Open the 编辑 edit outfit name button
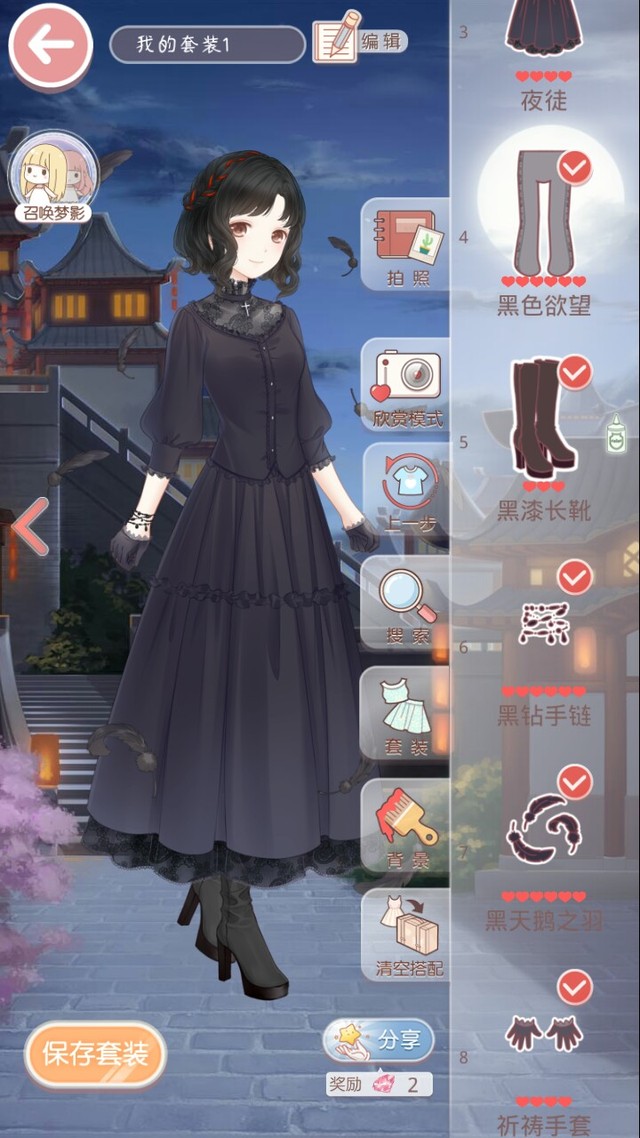 360,42
